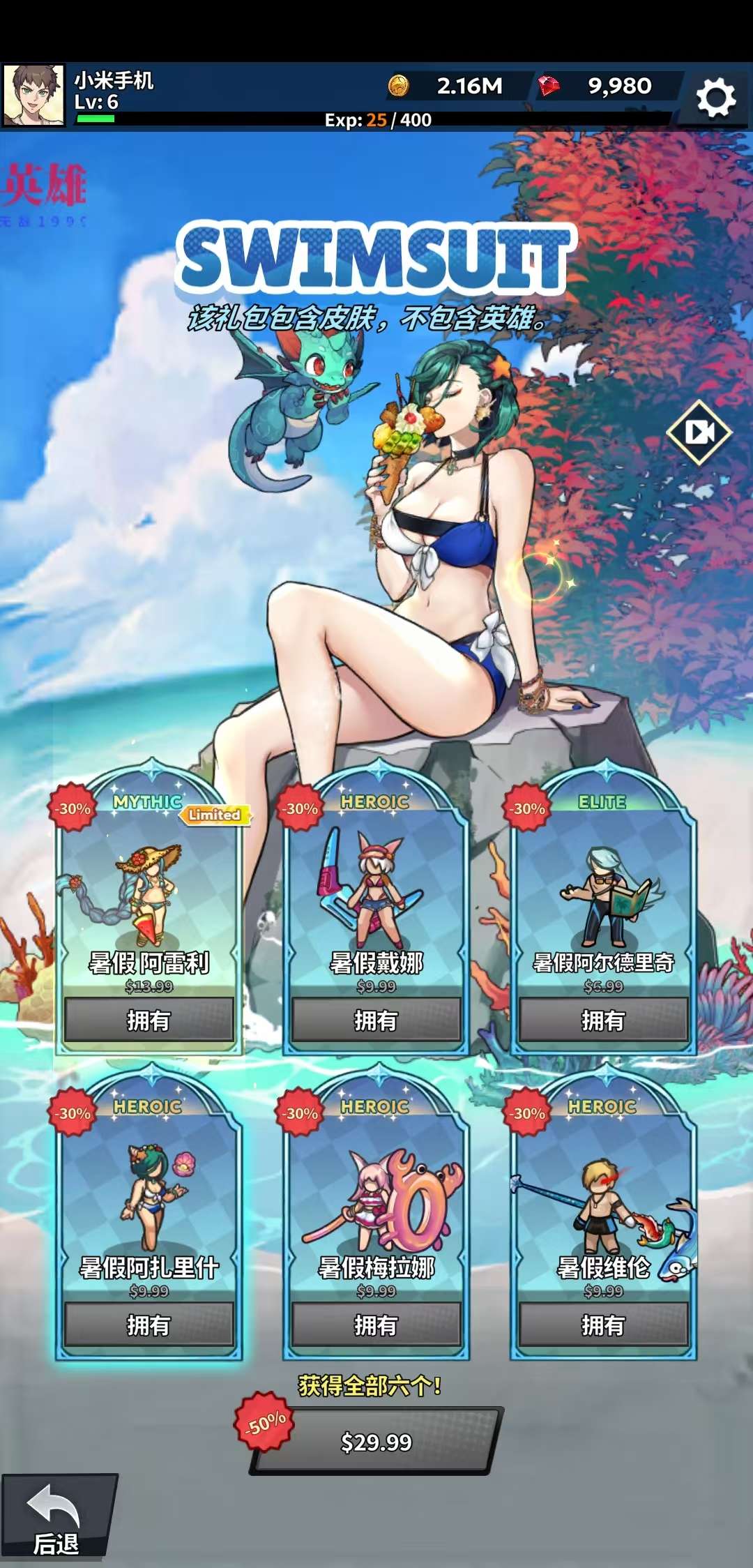
Task: Choose the 暑假梅拉娜 skin card
Action: (376, 1196)
